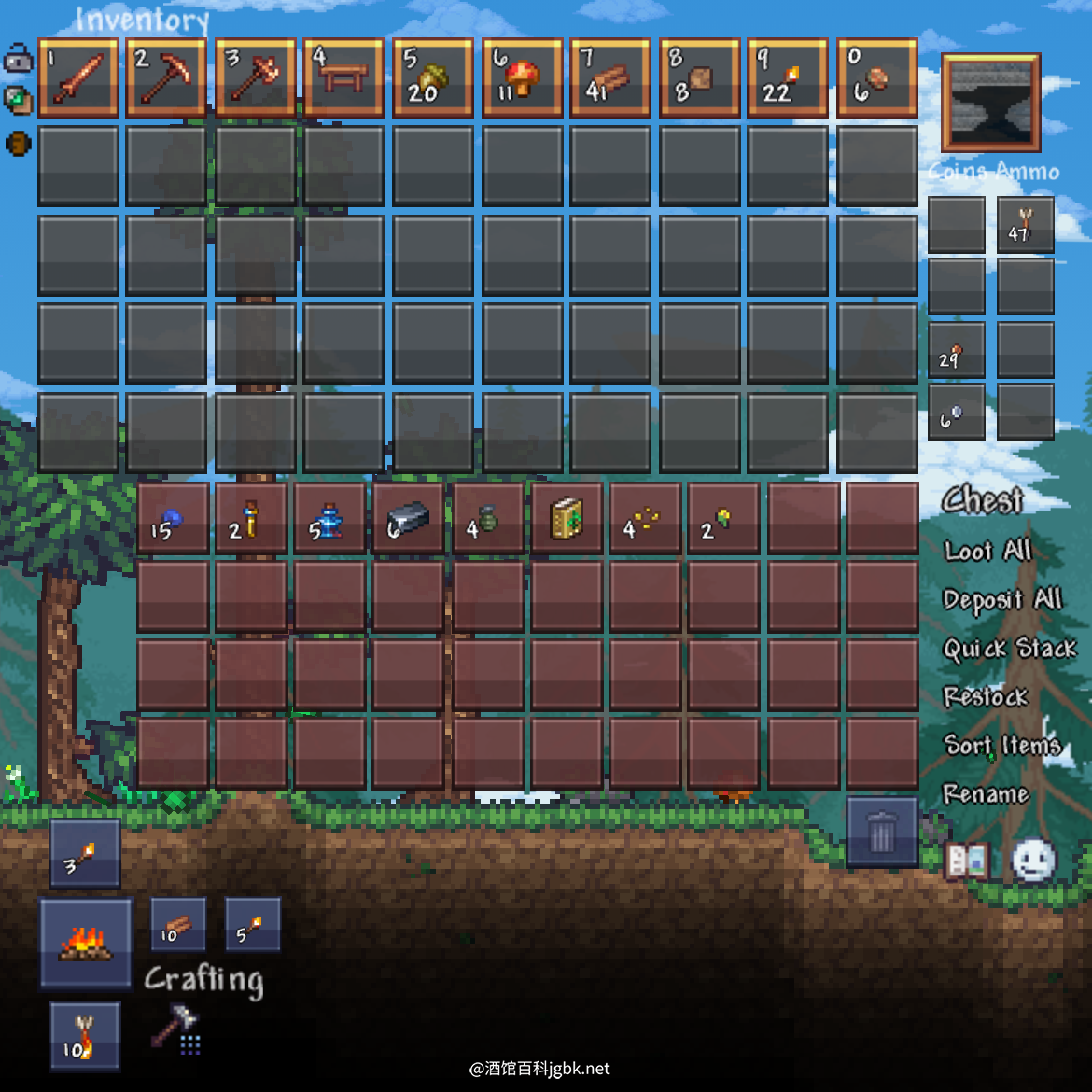Take the book item from the chest
The width and height of the screenshot is (1092, 1092).
coord(566,519)
